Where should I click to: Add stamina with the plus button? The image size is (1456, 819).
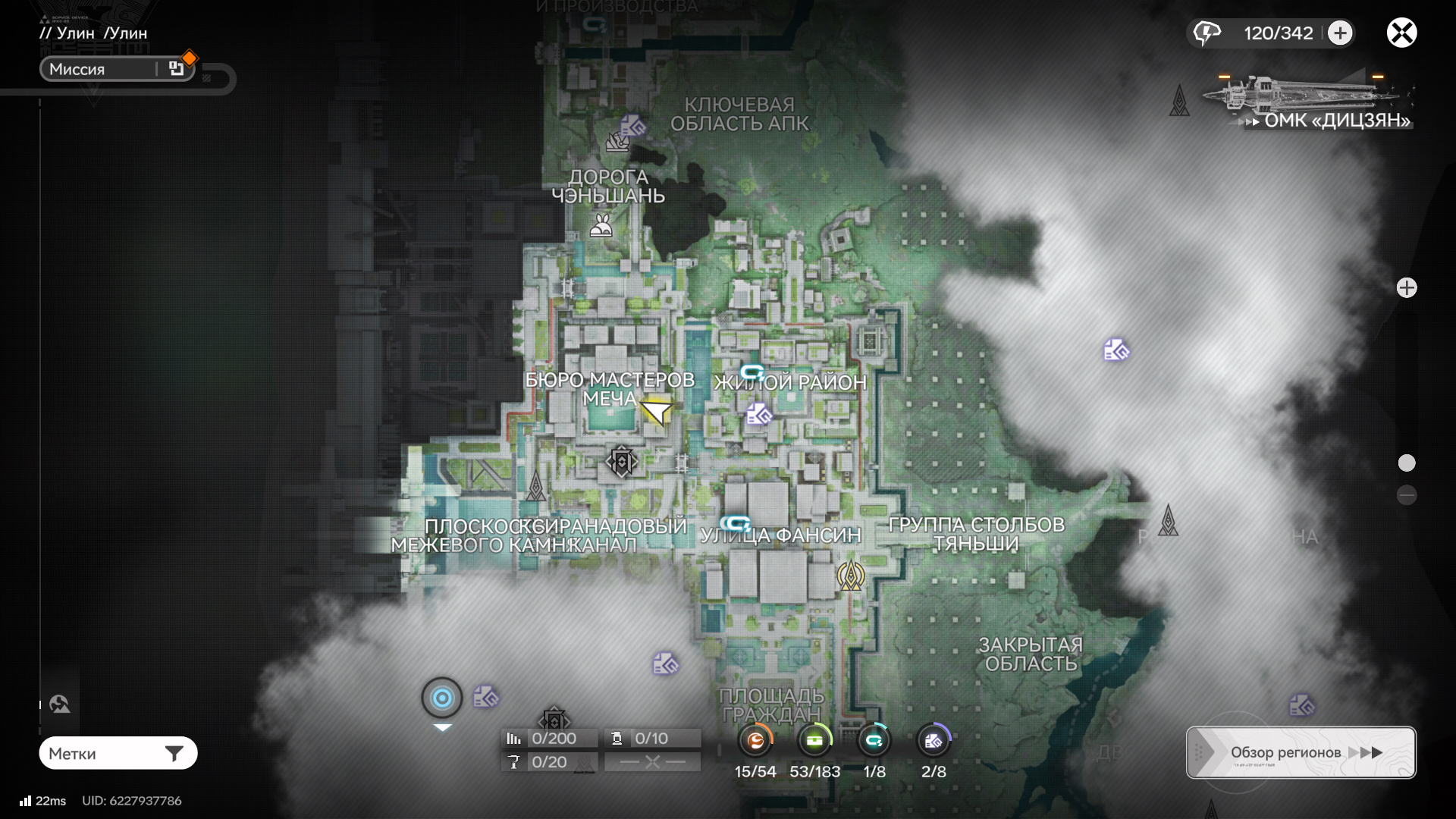coord(1340,33)
